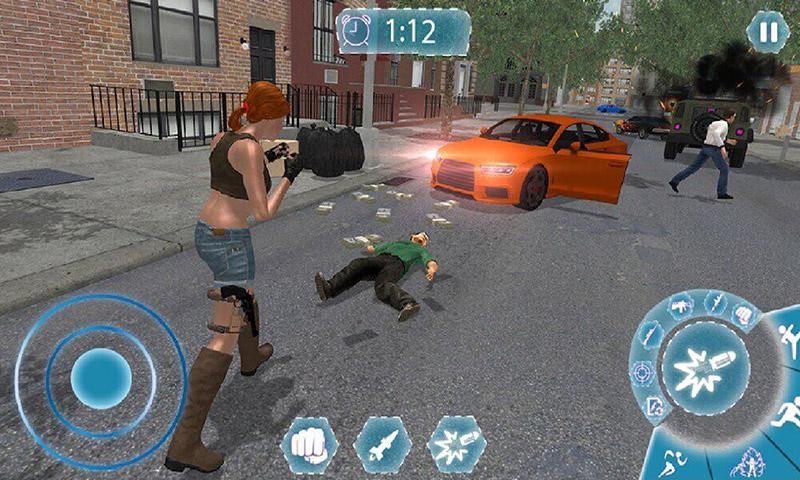
Task: Select the bullet shot hexagon
Action: [456, 445]
